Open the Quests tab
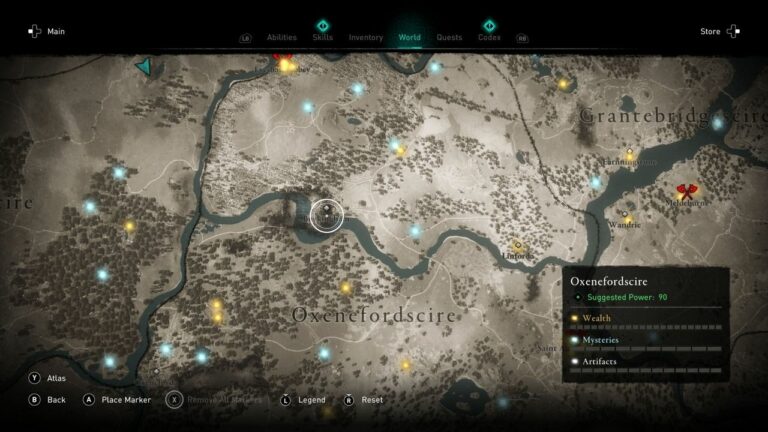This screenshot has width=768, height=432. pyautogui.click(x=449, y=38)
